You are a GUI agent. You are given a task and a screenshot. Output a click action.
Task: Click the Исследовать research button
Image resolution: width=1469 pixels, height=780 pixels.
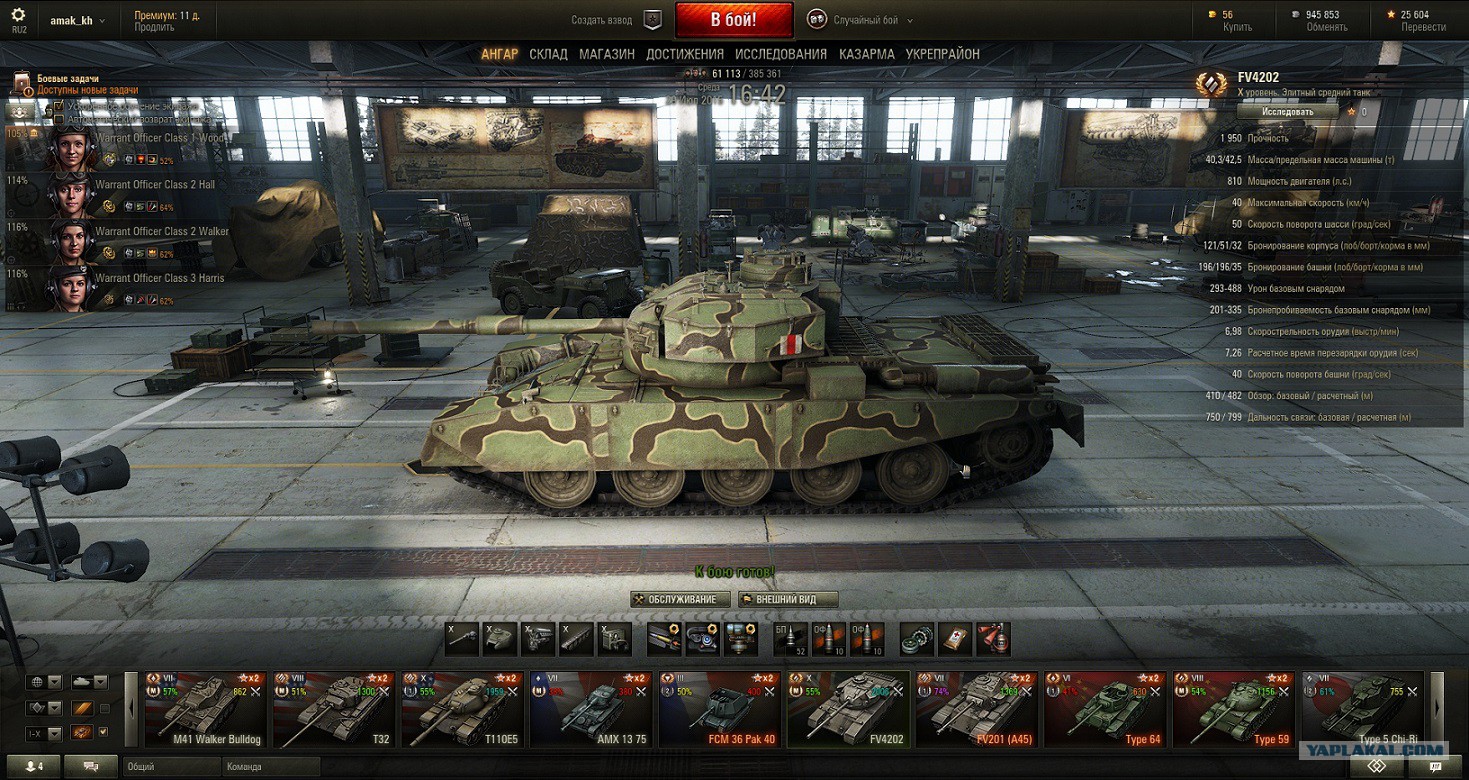[x=1287, y=112]
